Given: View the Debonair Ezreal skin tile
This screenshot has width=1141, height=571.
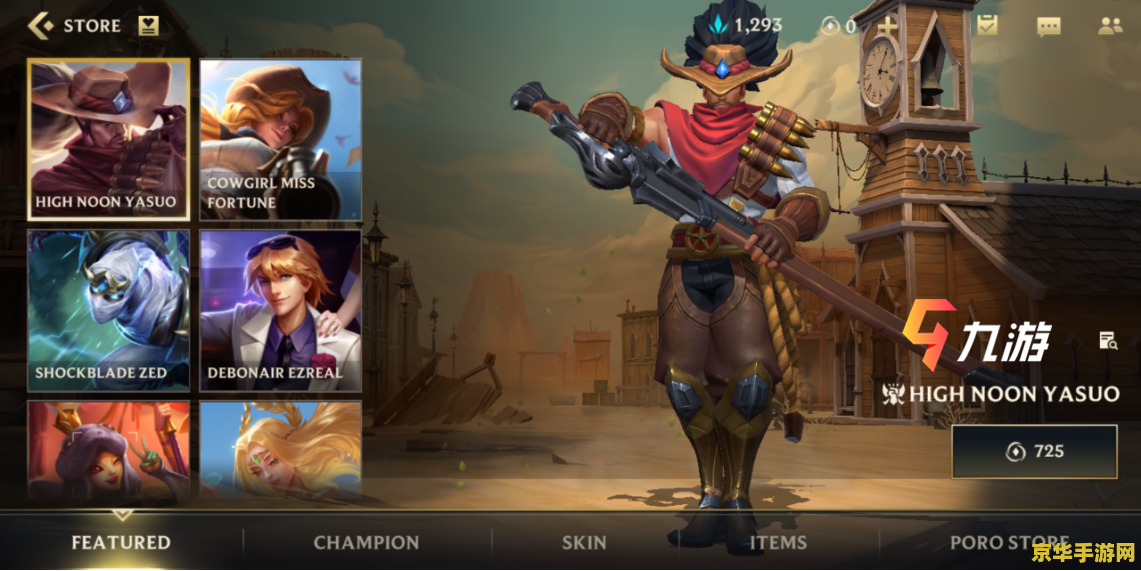Looking at the screenshot, I should 280,310.
